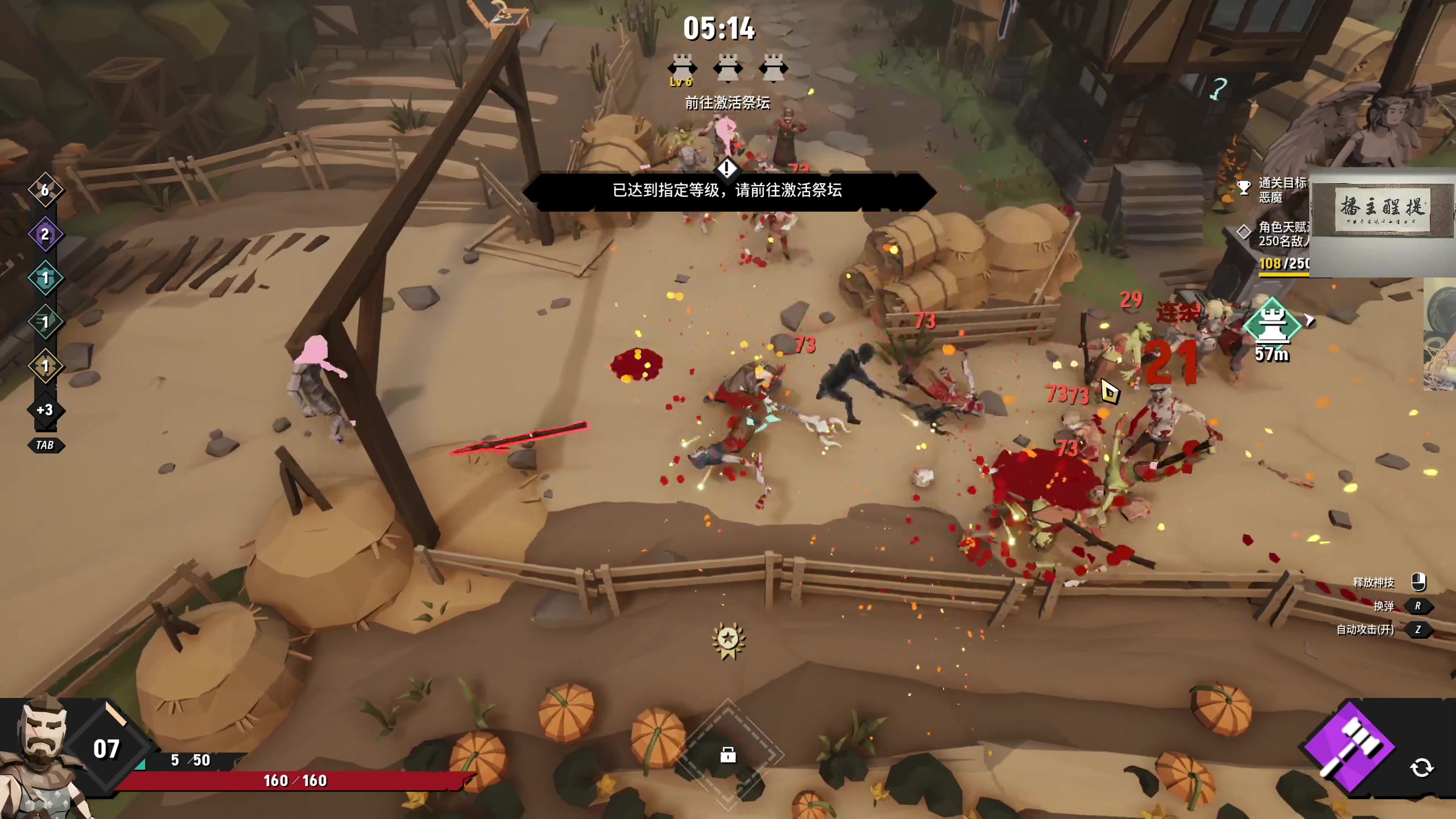Select the locked diamond slot with padlock
Viewport: 1456px width, 819px height.
click(x=728, y=755)
